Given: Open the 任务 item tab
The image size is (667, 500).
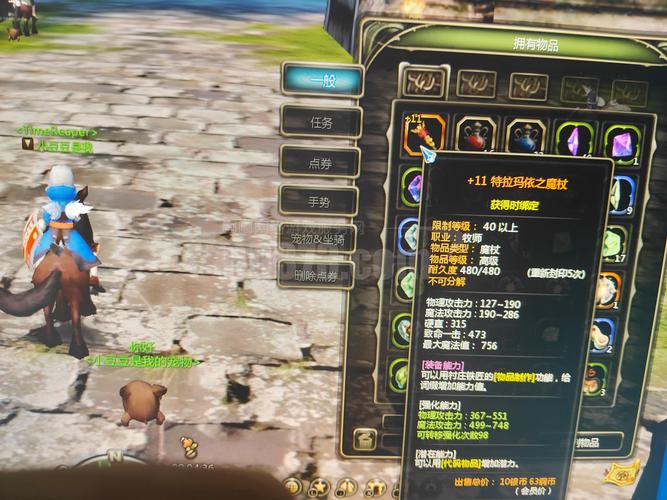Looking at the screenshot, I should pos(320,121).
